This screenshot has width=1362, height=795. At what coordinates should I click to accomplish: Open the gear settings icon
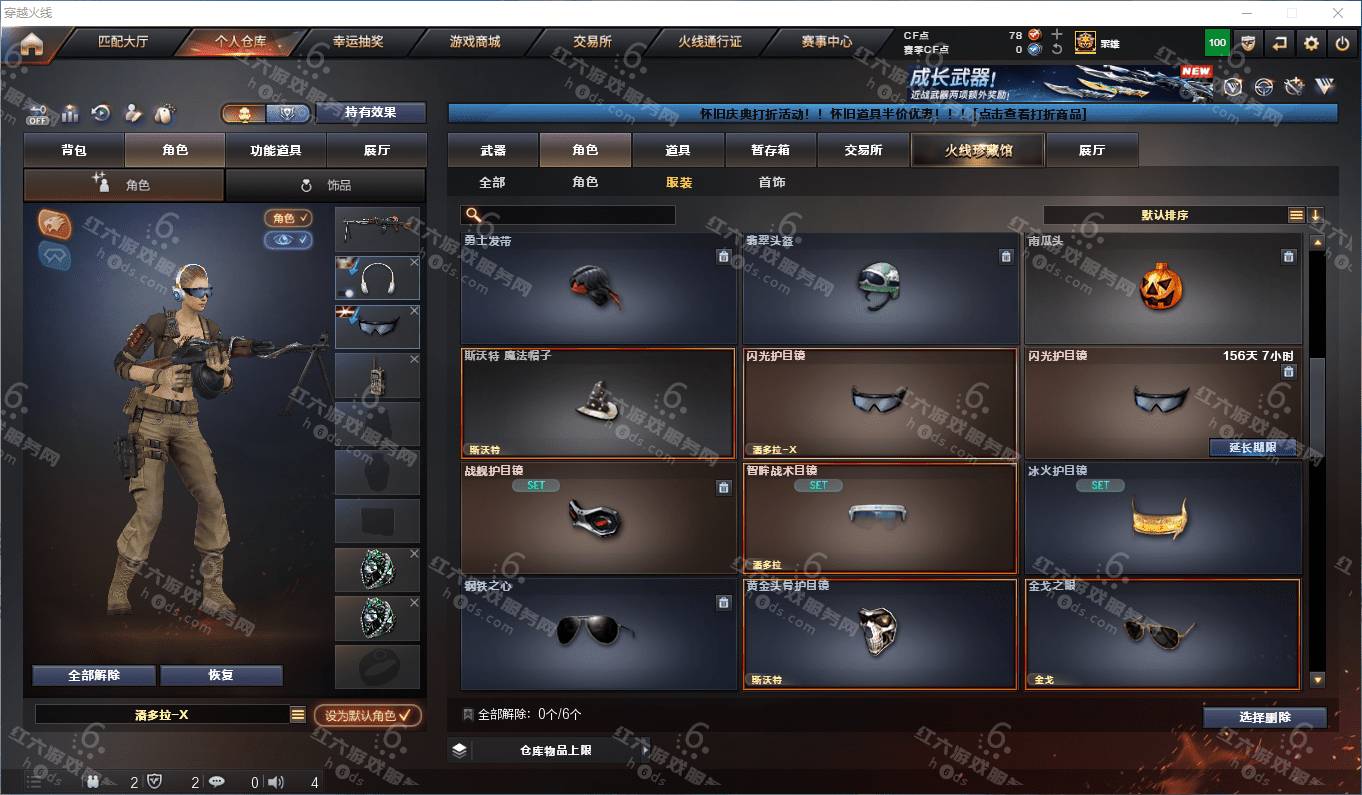click(1311, 43)
